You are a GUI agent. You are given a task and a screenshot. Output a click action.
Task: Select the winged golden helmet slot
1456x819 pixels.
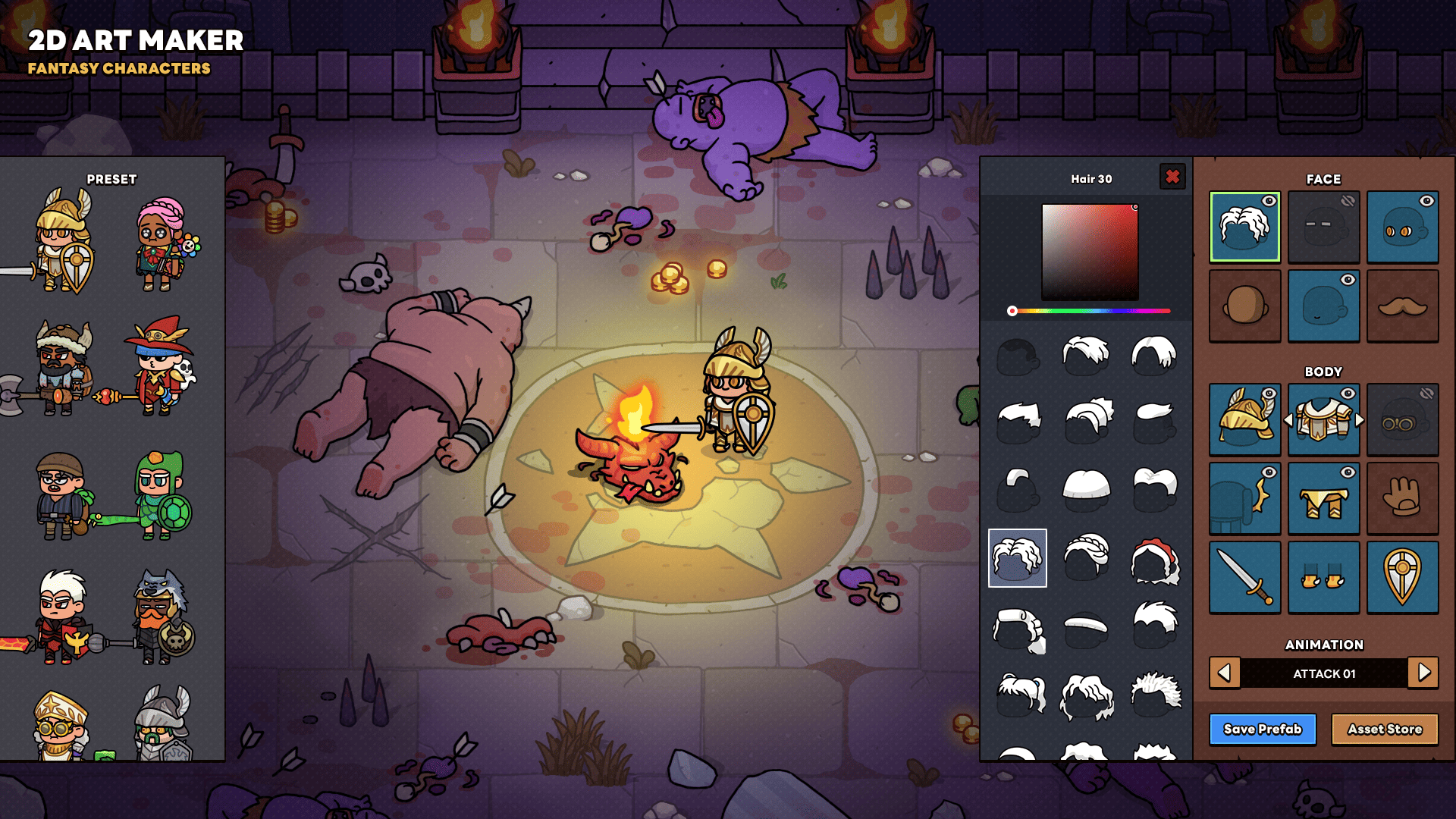click(1244, 419)
